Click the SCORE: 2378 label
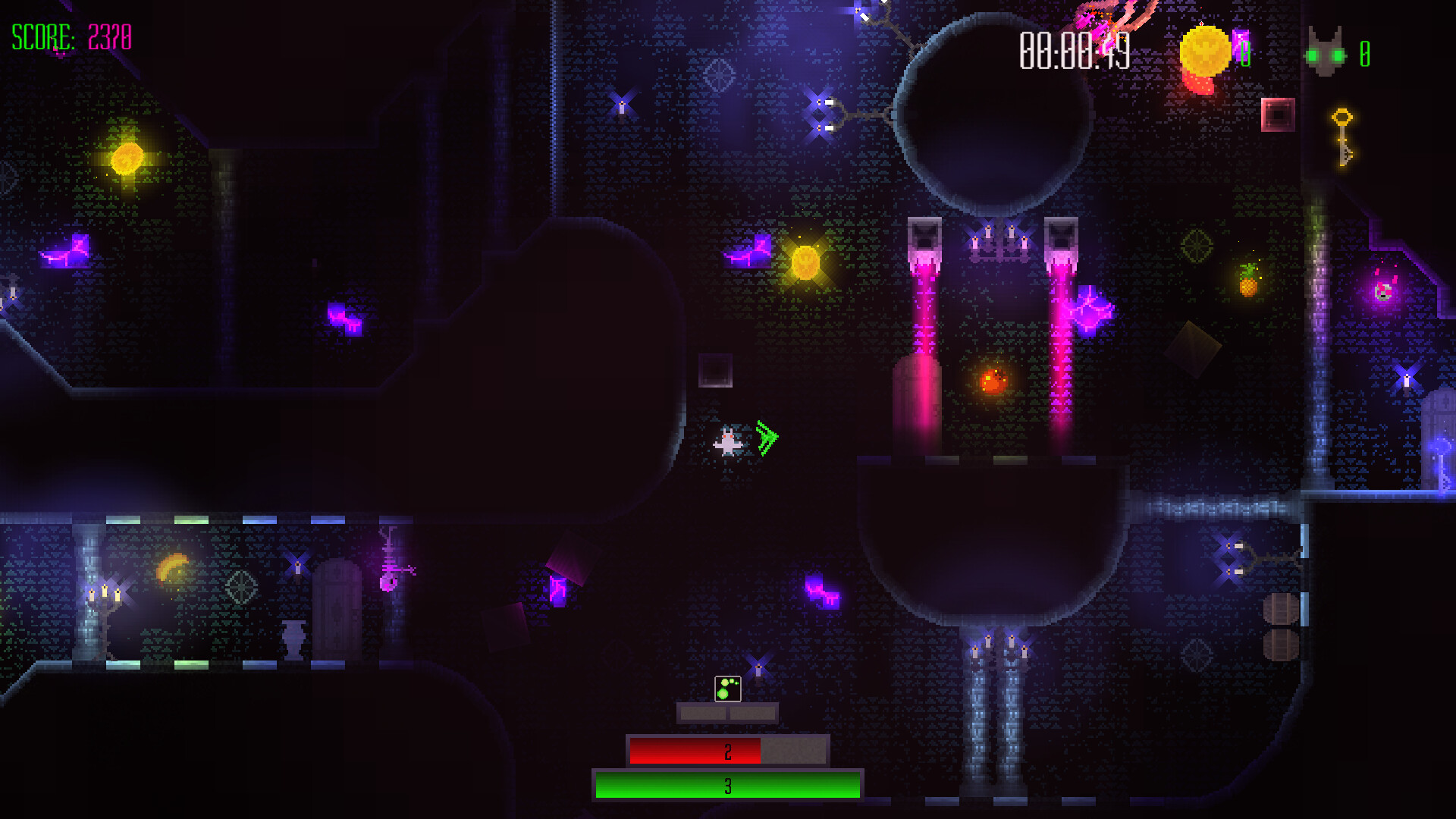The image size is (1456, 819). 72,35
